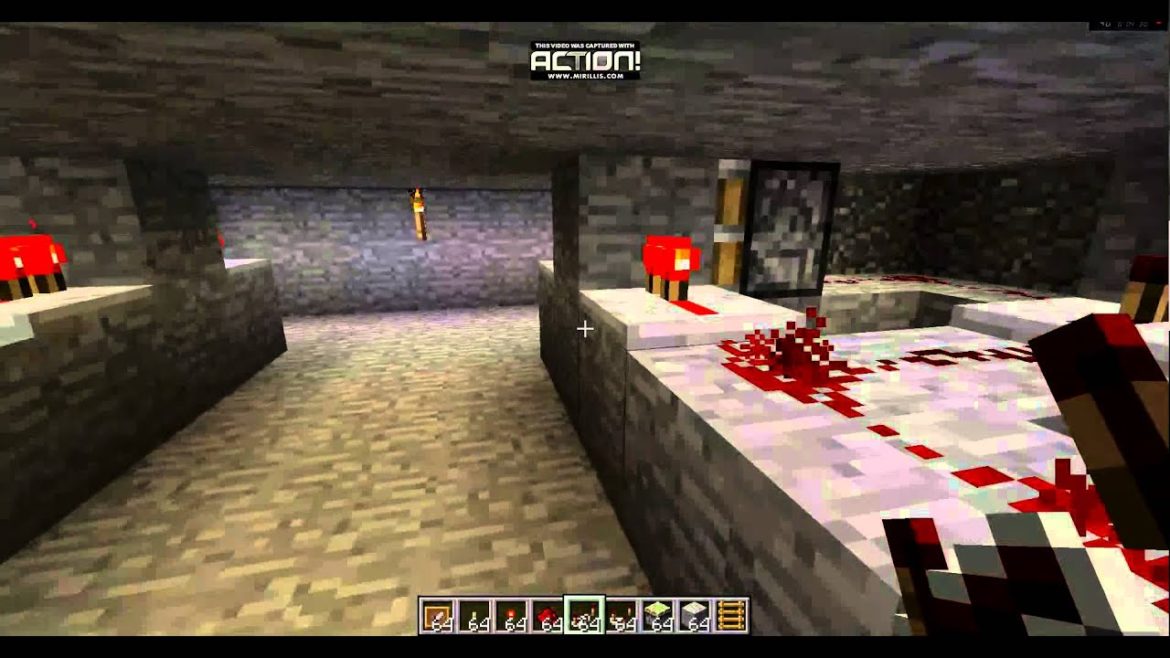Select the white block hotbar slot
This screenshot has height=658, width=1170.
(695, 615)
